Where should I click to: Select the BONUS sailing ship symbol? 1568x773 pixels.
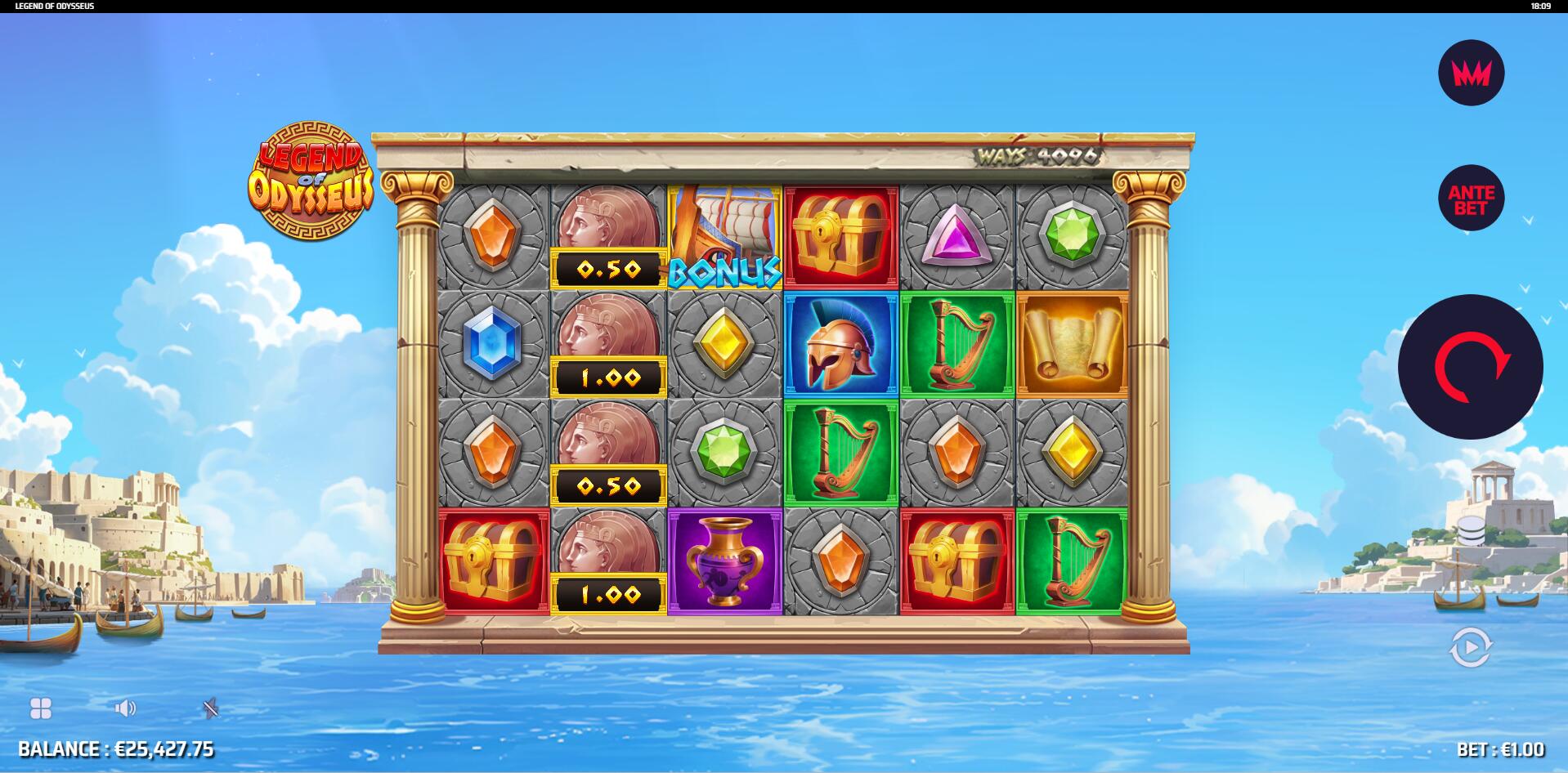(724, 235)
